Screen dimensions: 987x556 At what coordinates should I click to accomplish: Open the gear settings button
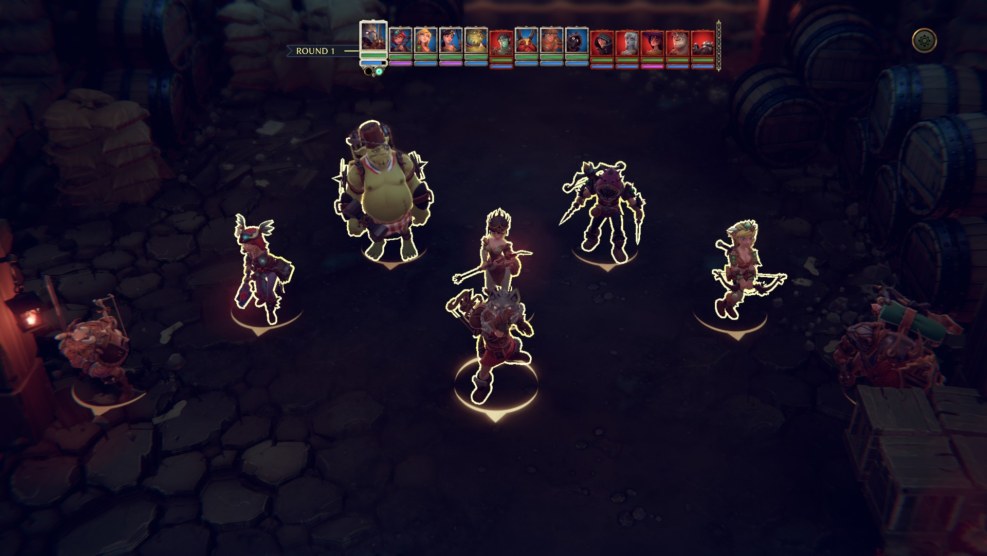(924, 40)
